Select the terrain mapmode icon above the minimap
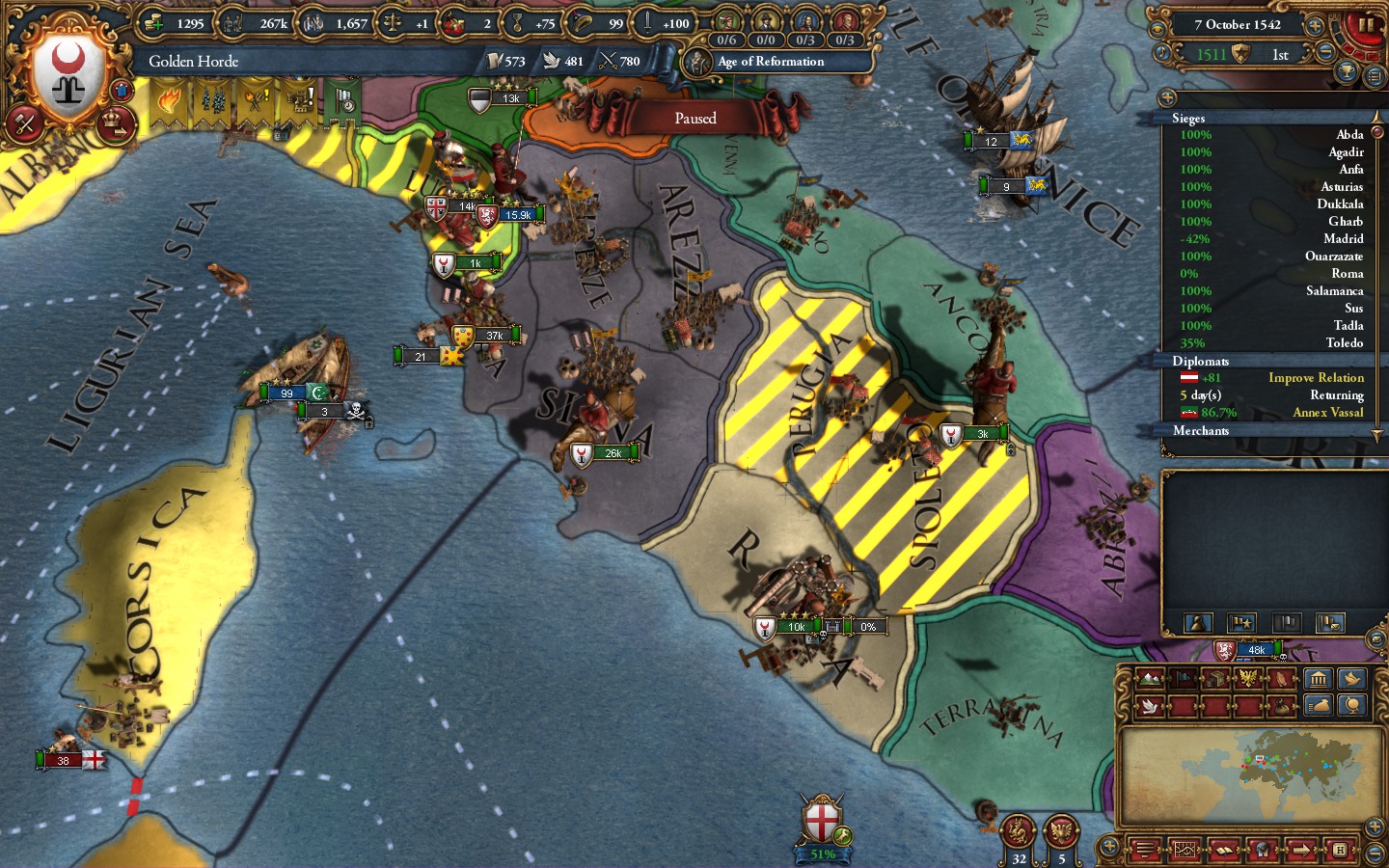This screenshot has height=868, width=1389. (x=1150, y=678)
